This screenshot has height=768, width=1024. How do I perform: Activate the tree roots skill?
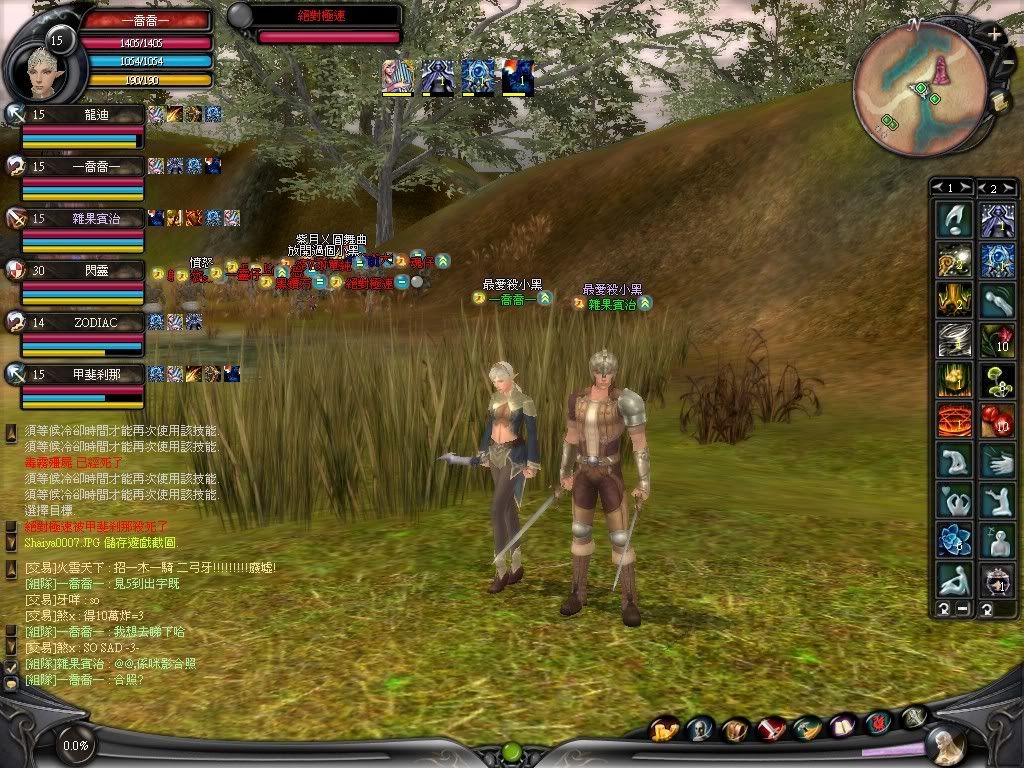pyautogui.click(x=953, y=299)
